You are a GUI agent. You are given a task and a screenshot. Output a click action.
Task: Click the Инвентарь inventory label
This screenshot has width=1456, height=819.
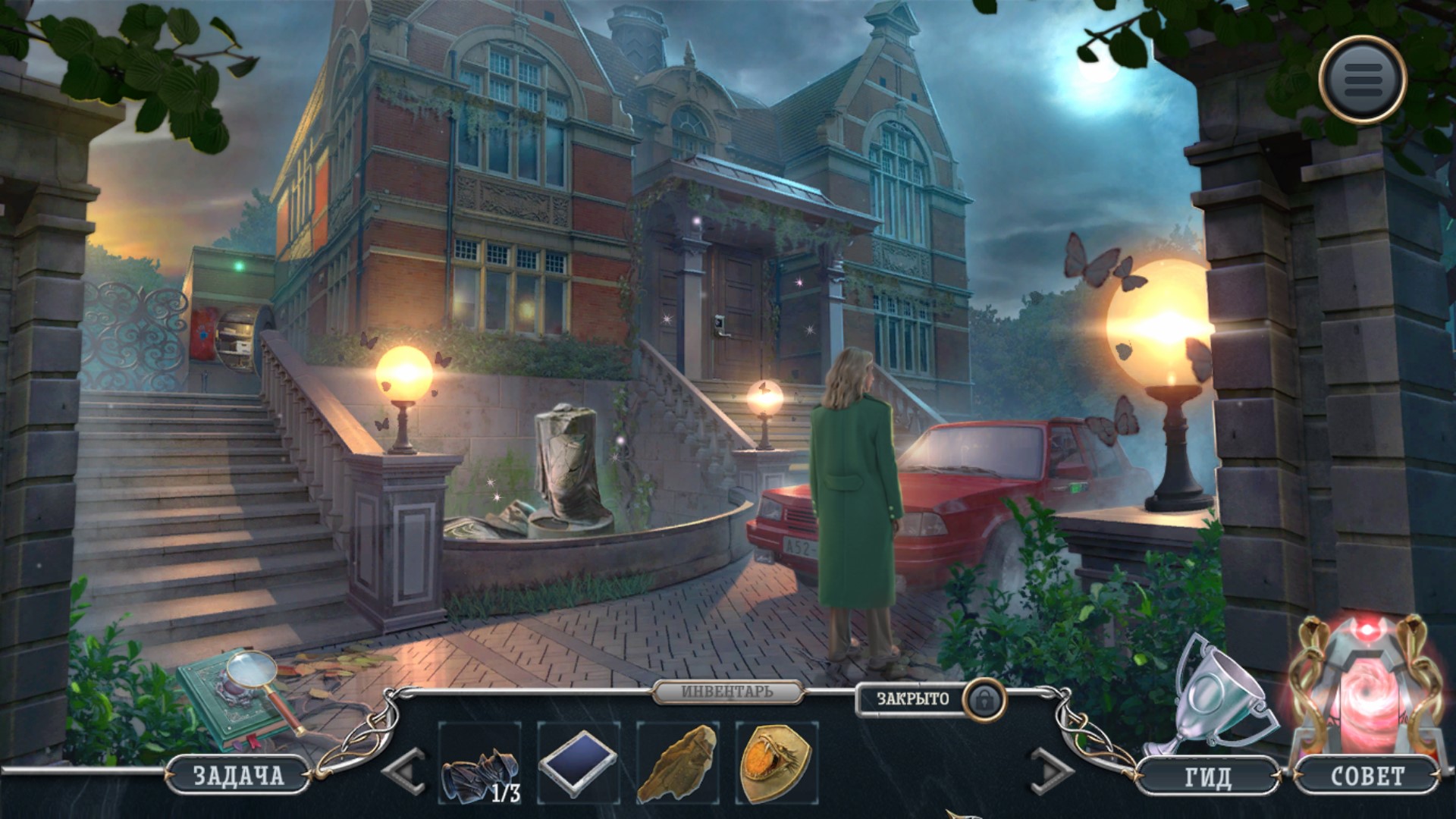pos(726,692)
